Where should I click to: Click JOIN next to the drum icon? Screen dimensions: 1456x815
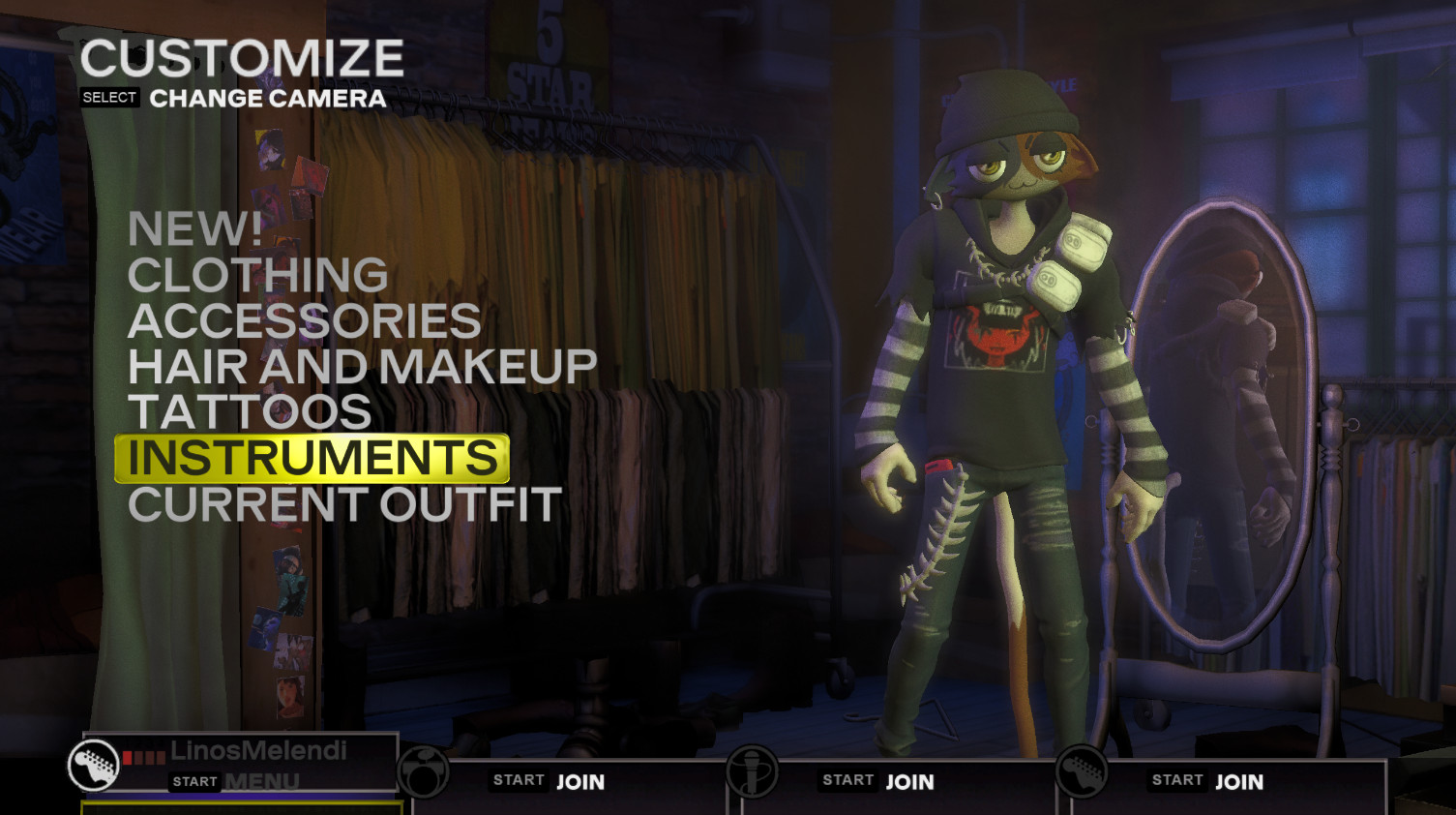point(580,780)
